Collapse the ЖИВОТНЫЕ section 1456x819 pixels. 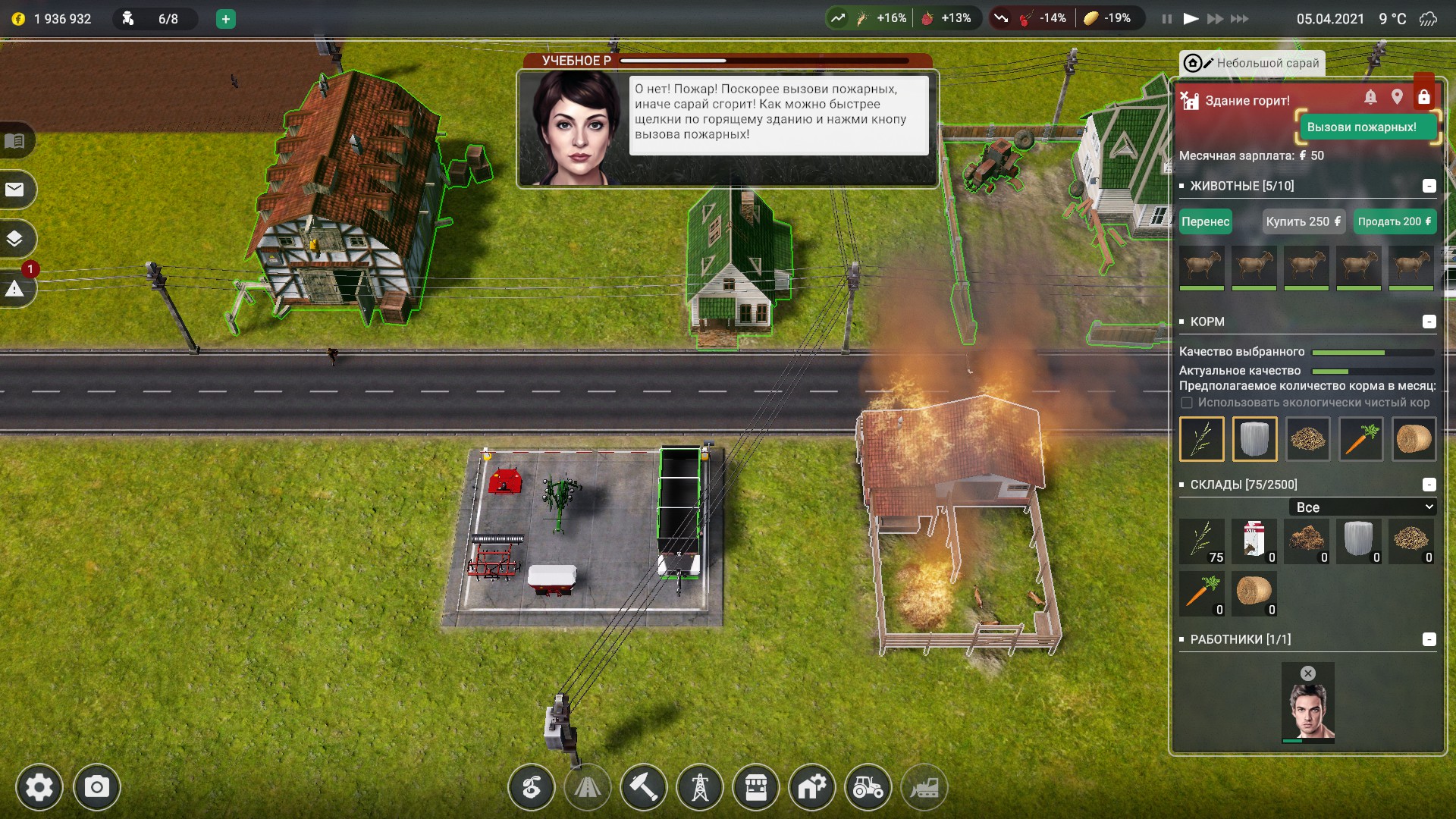pos(1429,186)
